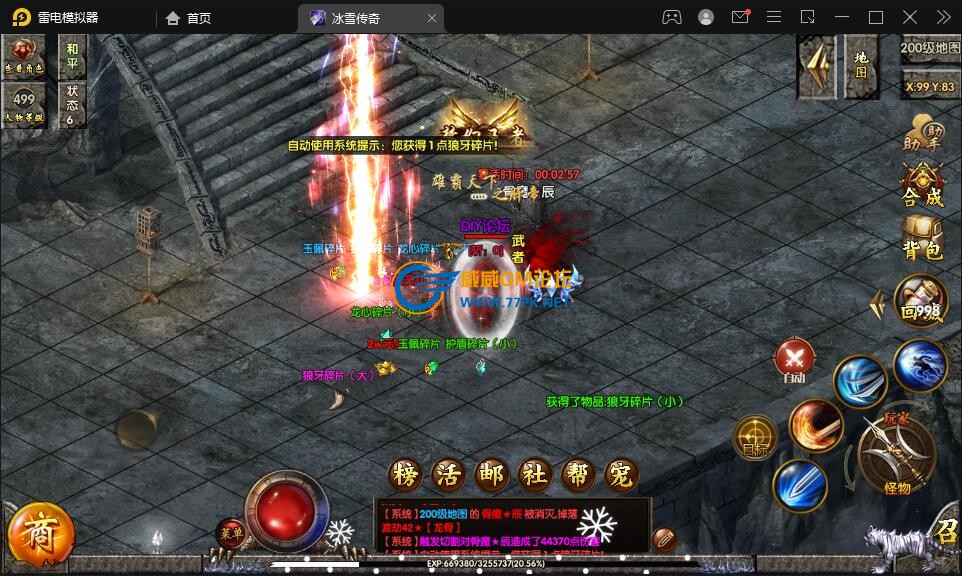Viewport: 962px width, 576px height.
Task: Open the 商 shop orb
Action: 39,536
